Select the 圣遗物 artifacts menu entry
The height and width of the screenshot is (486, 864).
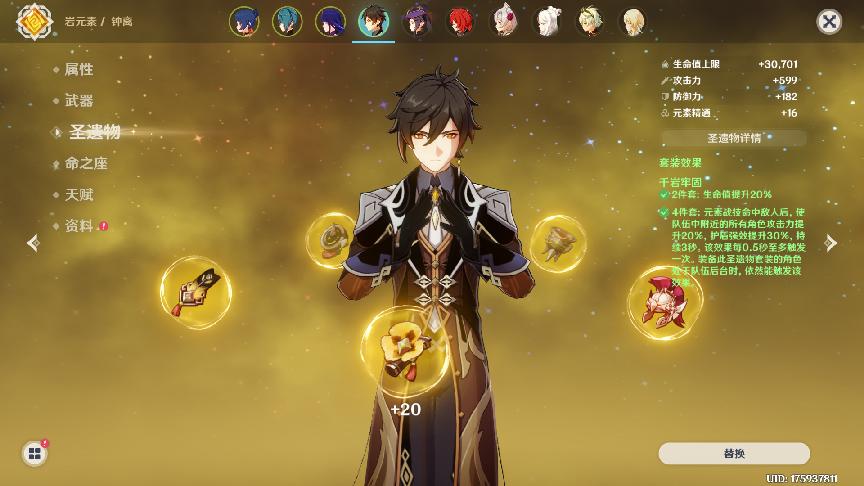(94, 132)
